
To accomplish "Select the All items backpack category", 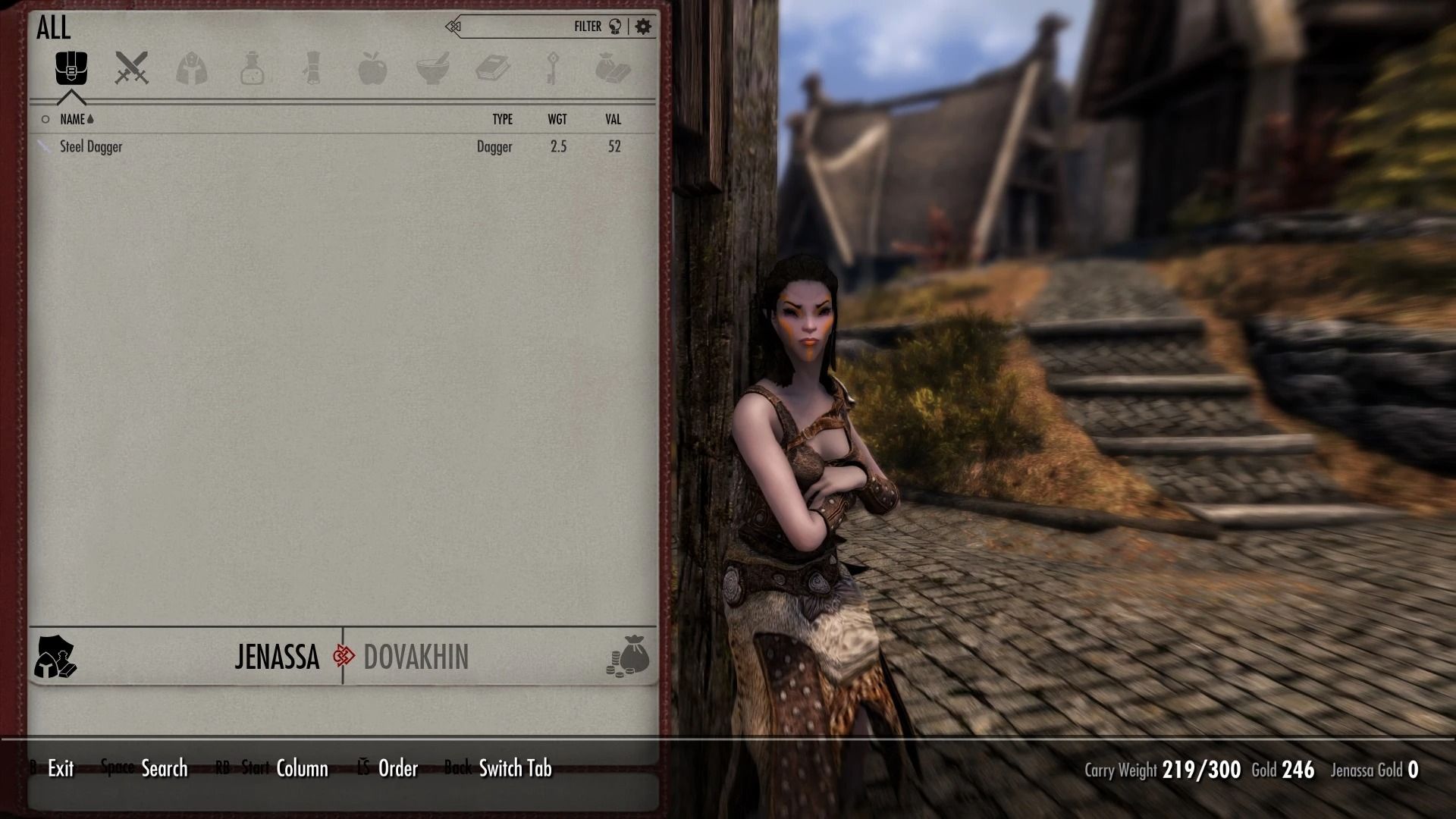I will click(x=71, y=68).
